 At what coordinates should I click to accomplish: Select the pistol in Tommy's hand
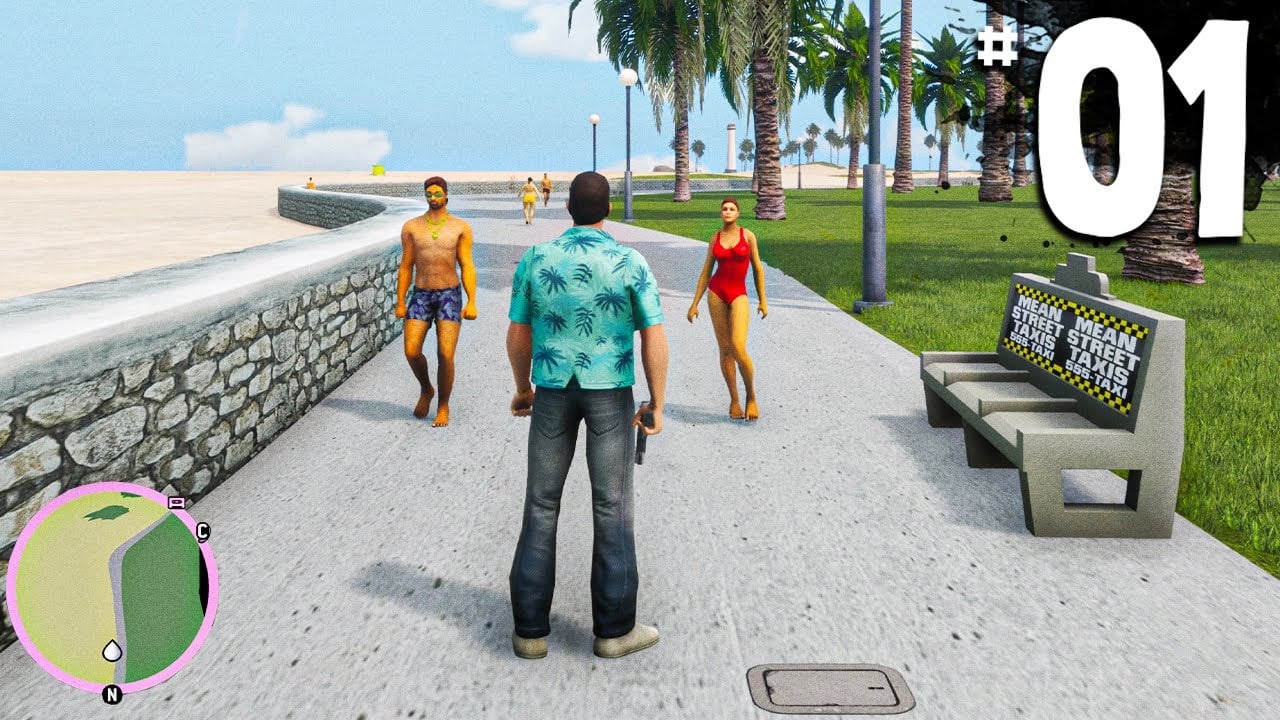643,441
